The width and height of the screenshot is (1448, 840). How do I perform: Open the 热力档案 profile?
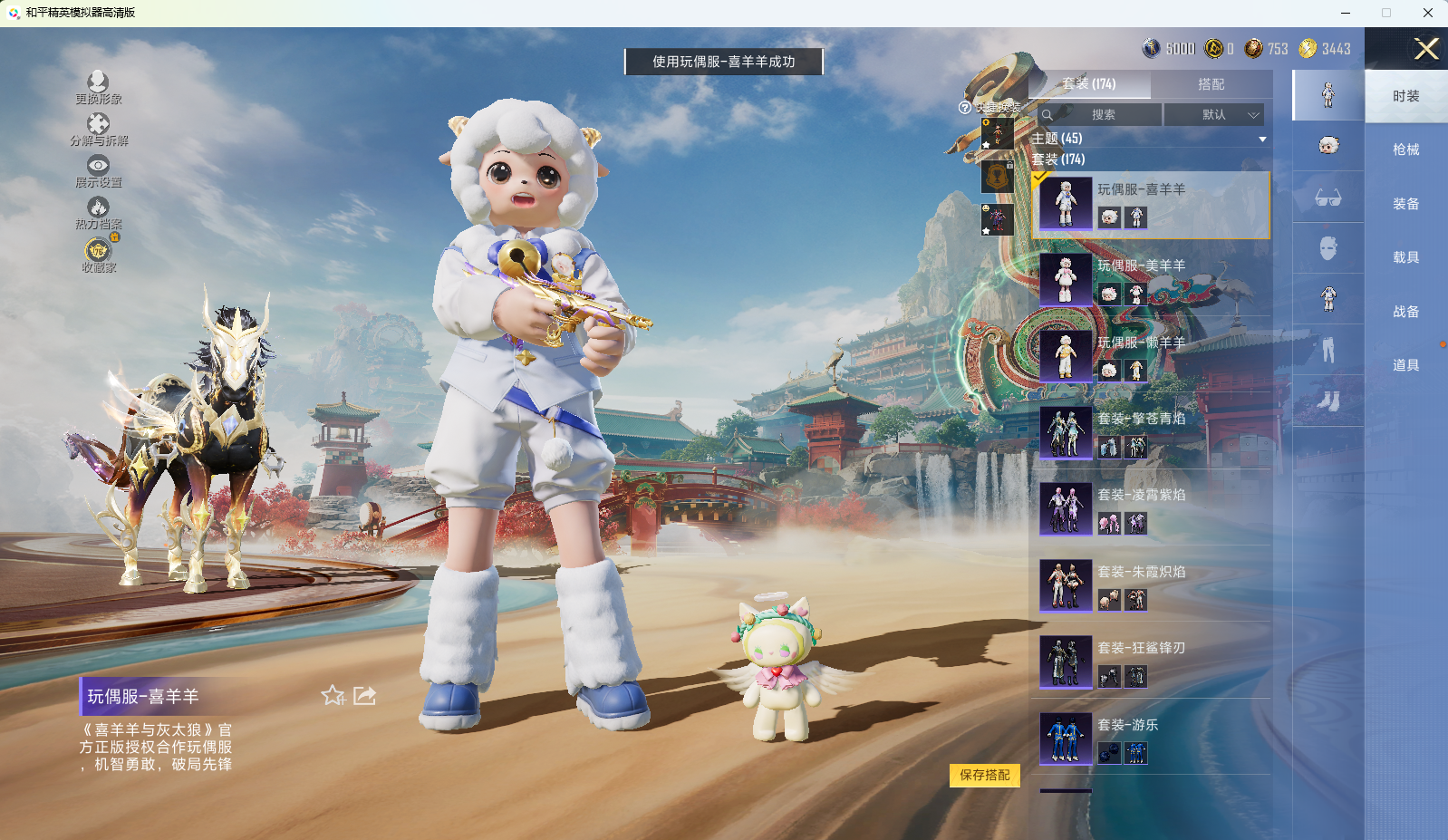[98, 213]
